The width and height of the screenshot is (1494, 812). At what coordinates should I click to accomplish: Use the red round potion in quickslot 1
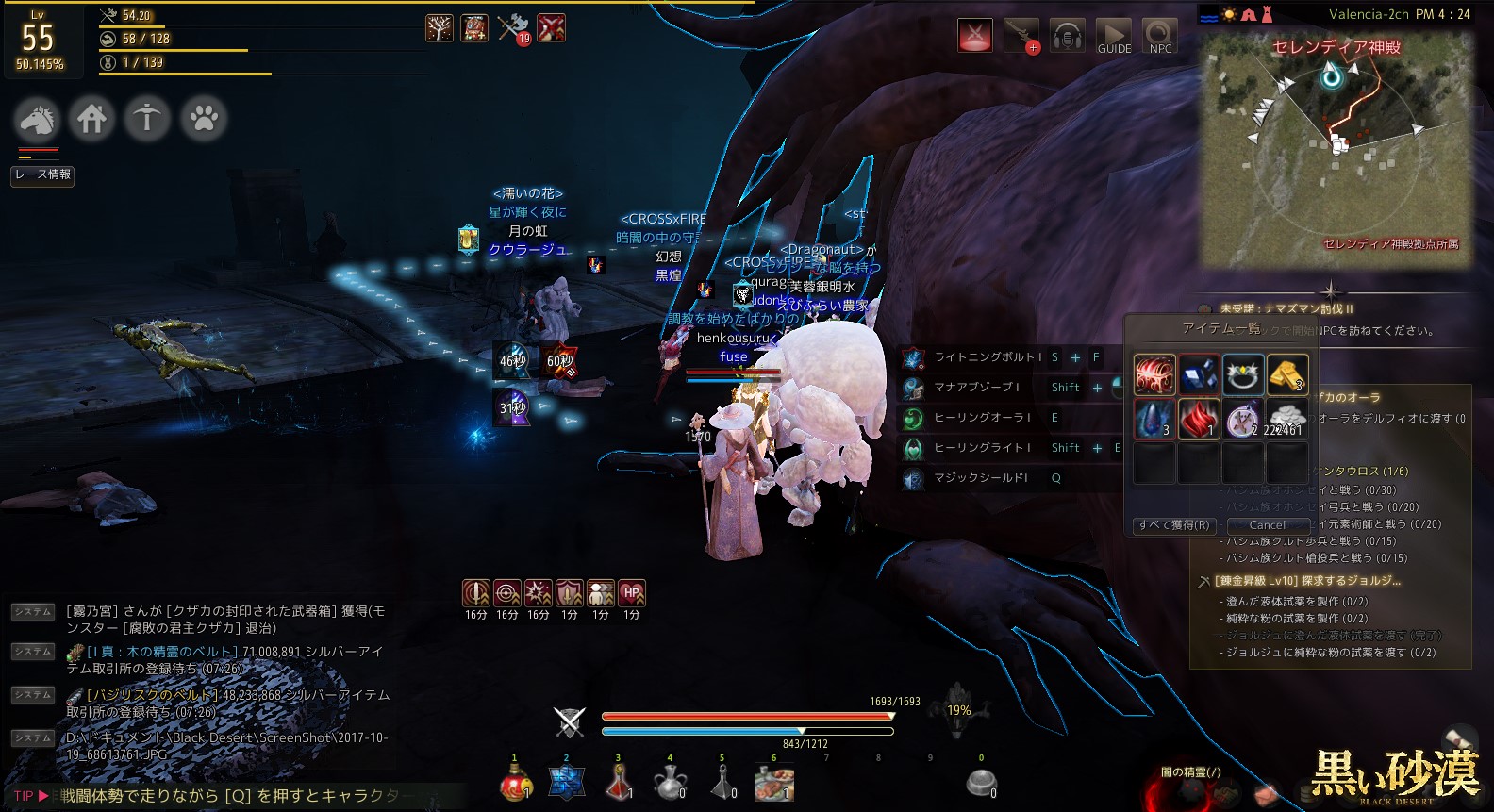click(x=515, y=783)
